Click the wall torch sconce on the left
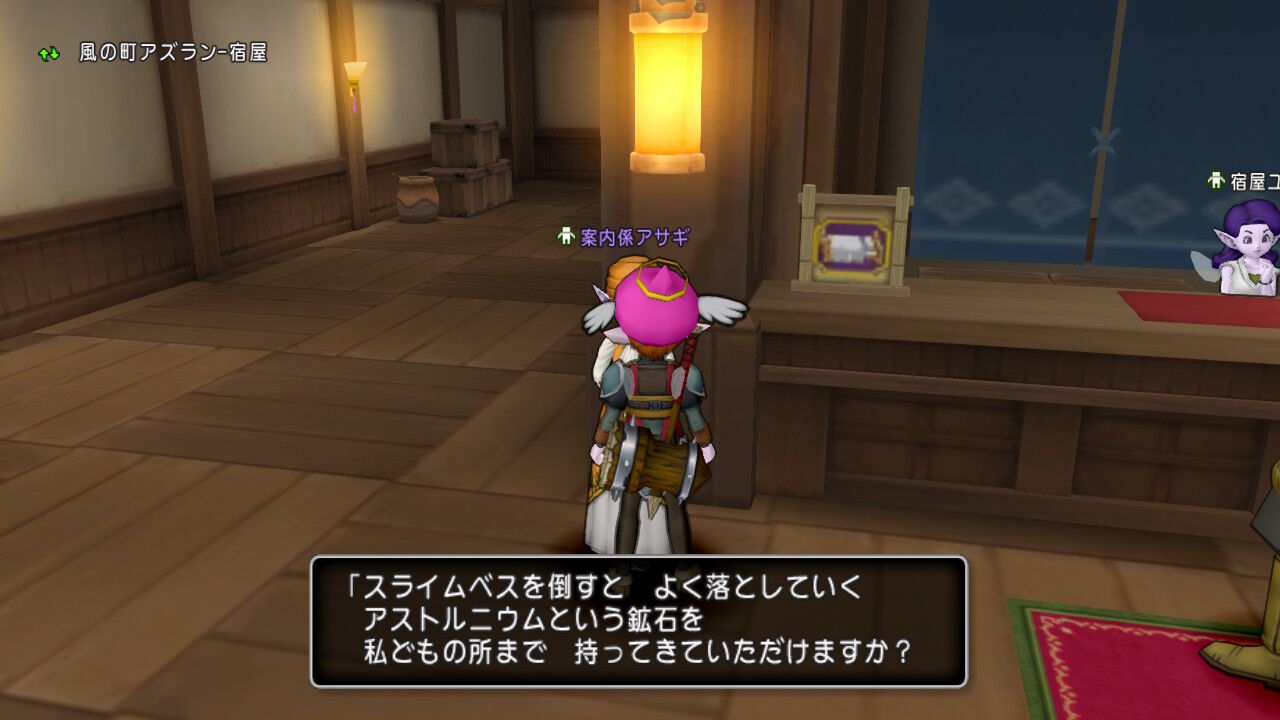The height and width of the screenshot is (720, 1280). [x=355, y=70]
